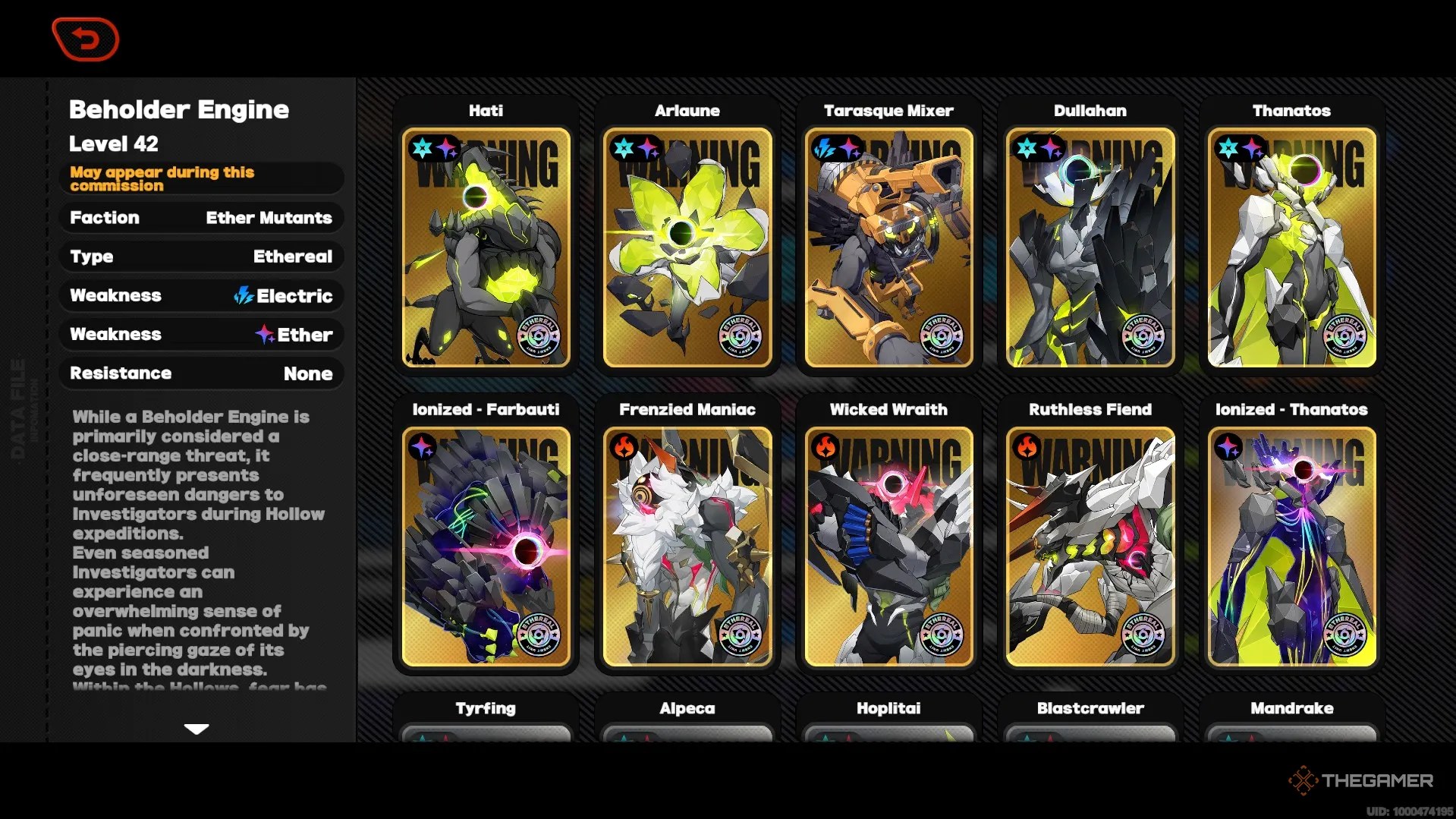The image size is (1456, 819).
Task: Select the Hati enemy card
Action: point(486,243)
